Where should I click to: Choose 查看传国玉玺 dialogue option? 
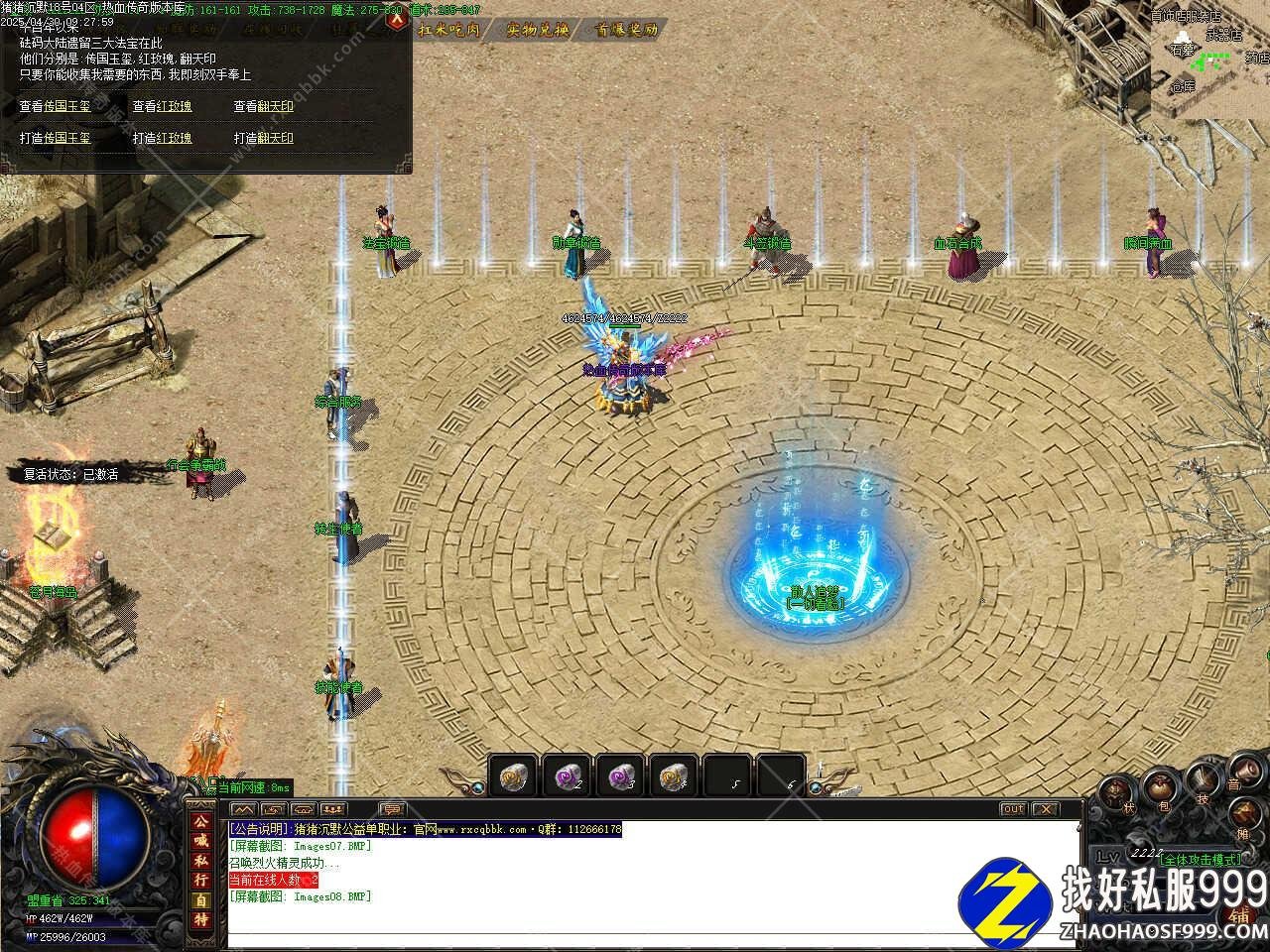tap(55, 106)
